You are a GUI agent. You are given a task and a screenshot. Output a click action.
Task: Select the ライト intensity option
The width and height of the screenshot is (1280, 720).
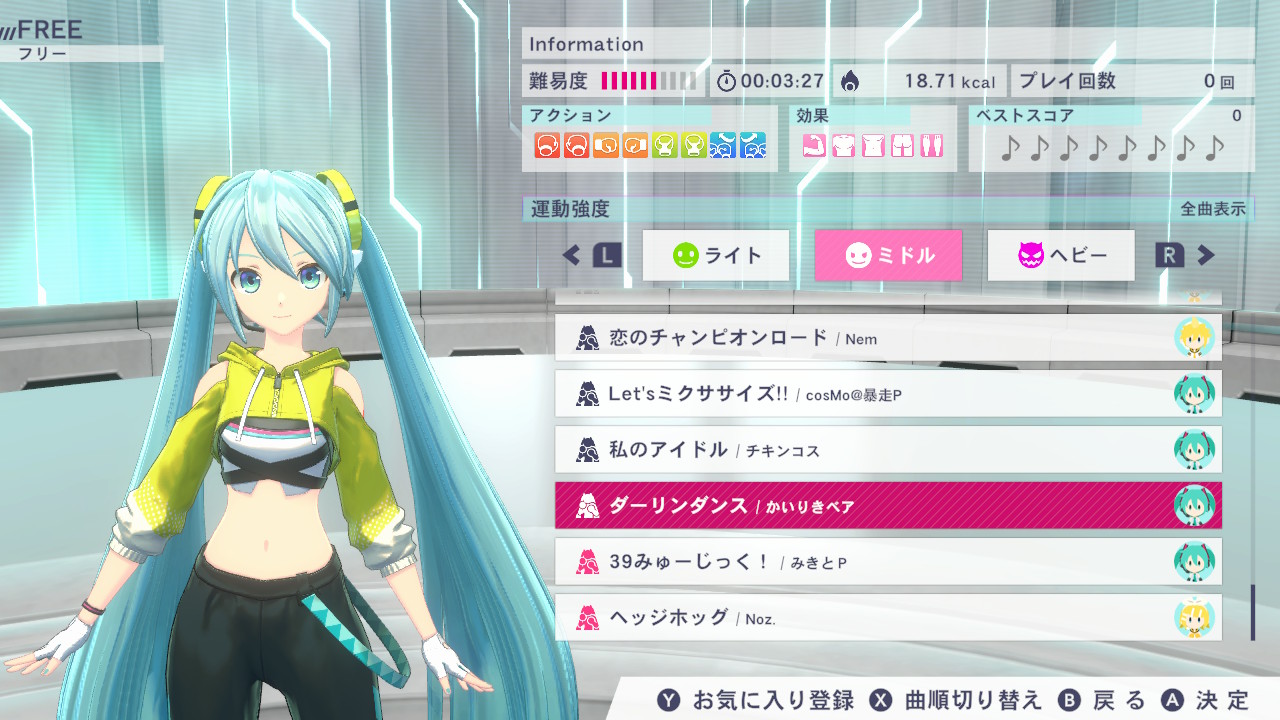[x=715, y=255]
